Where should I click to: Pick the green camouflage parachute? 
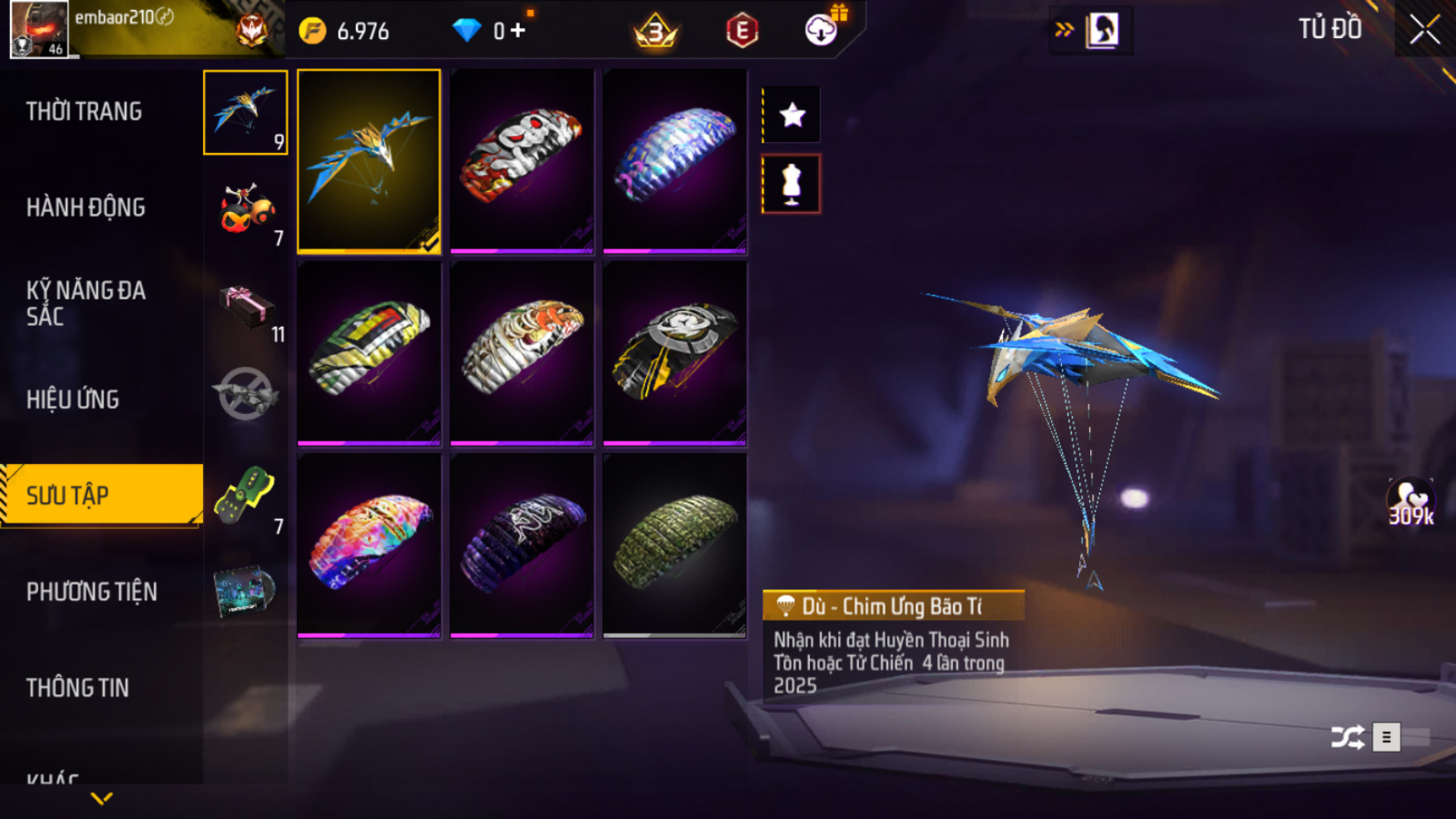(674, 545)
